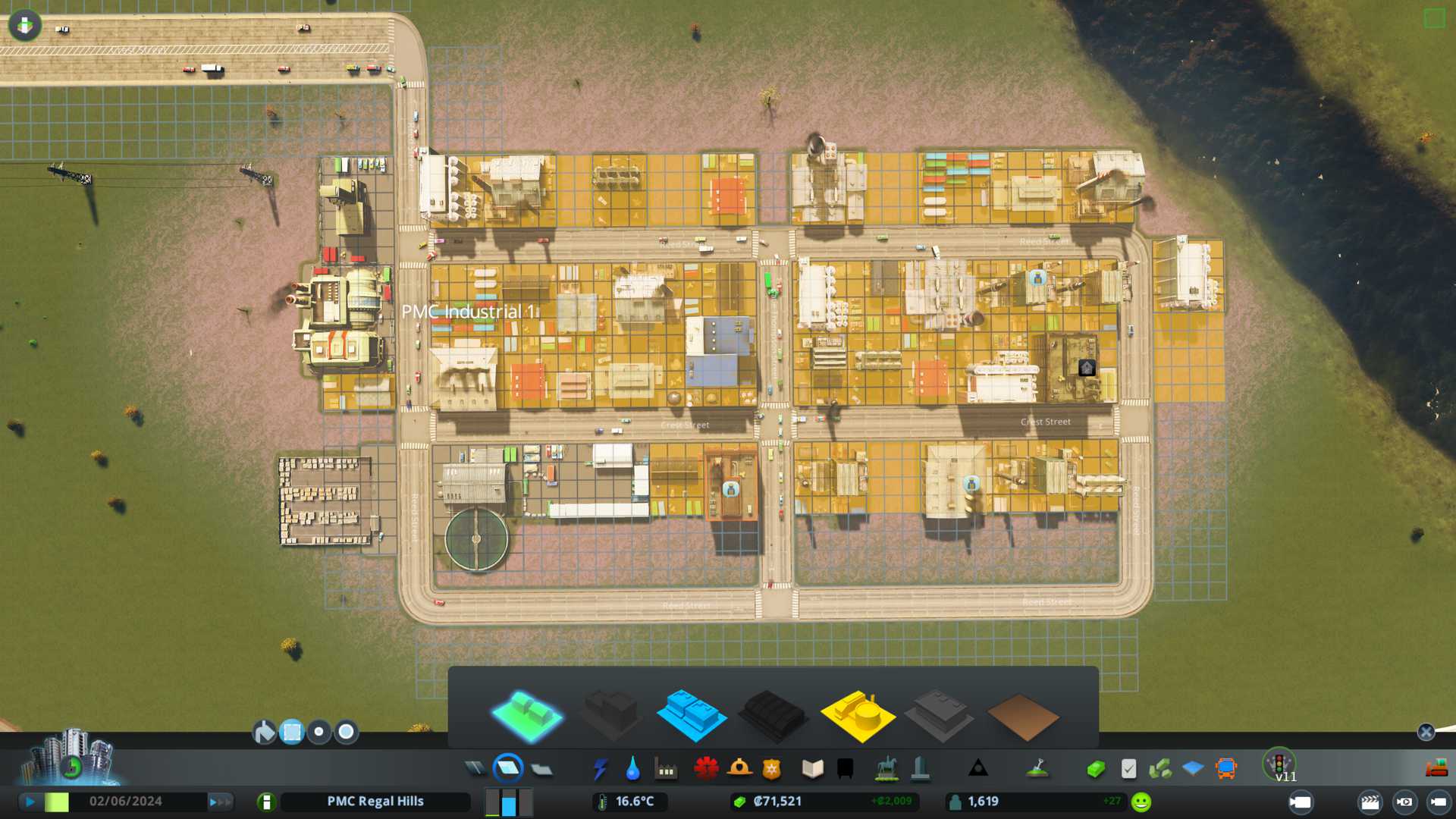Open the Healthcare red cross menu
The image size is (1456, 819).
tap(706, 769)
